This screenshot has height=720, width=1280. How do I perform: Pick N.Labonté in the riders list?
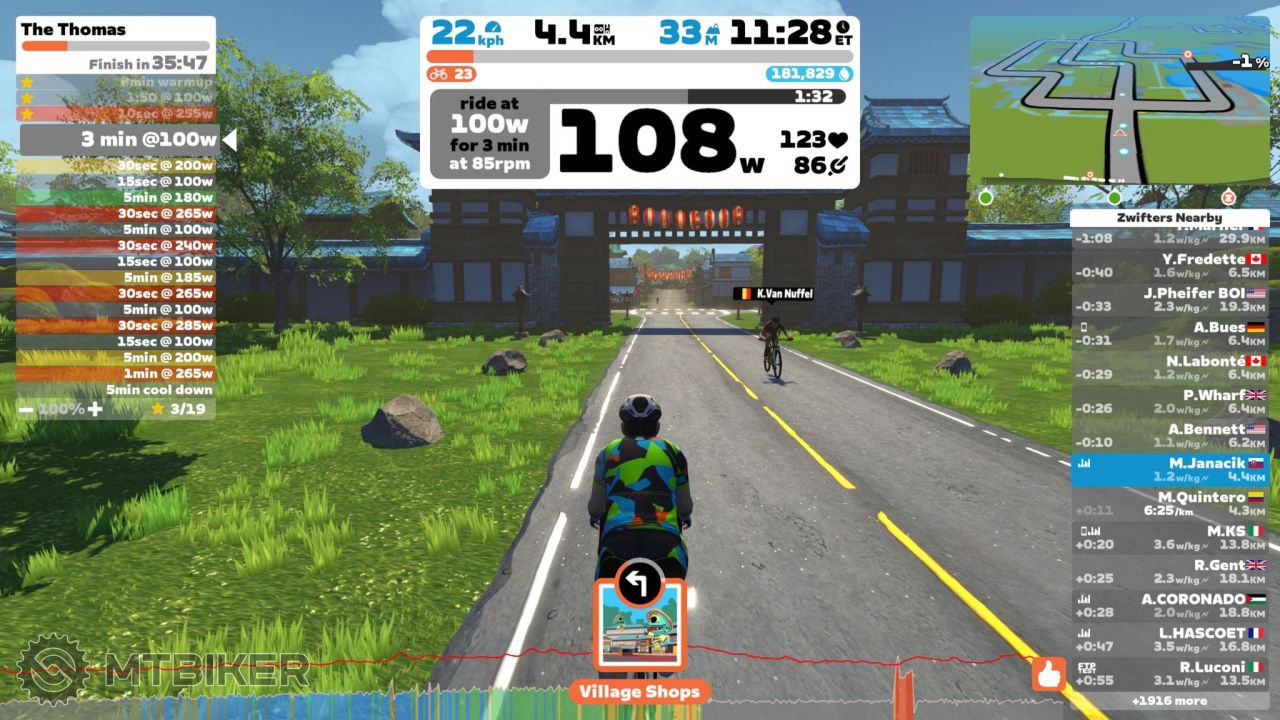click(1169, 367)
